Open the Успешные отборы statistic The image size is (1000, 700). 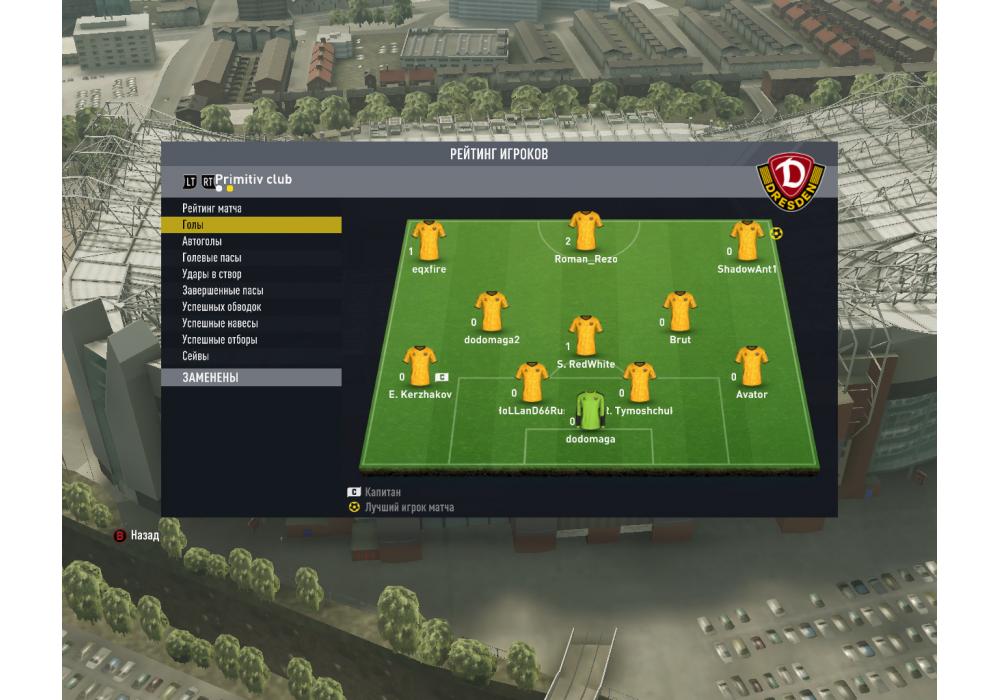tap(220, 340)
